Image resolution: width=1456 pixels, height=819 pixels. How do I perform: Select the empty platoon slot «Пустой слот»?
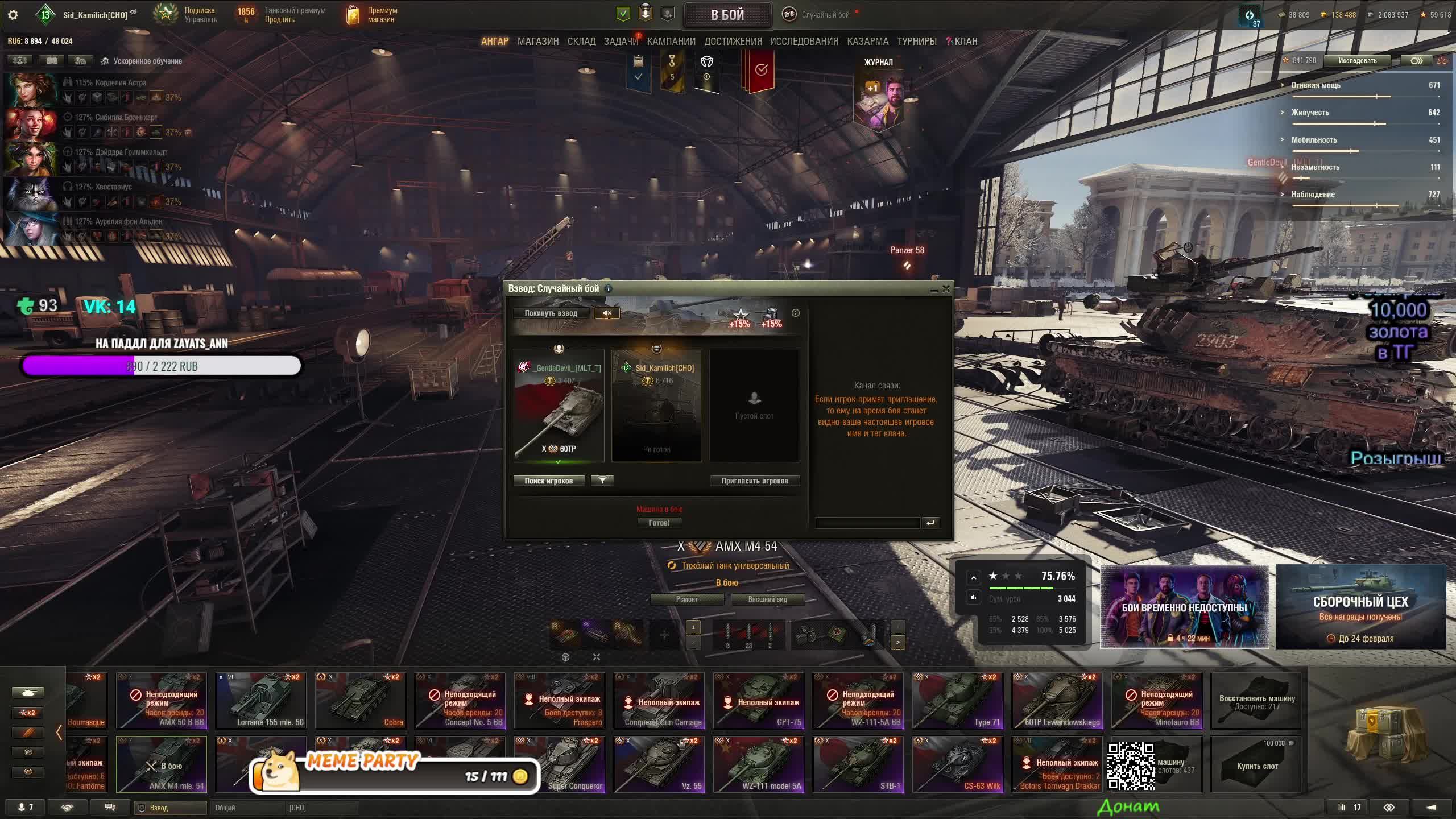pyautogui.click(x=754, y=405)
